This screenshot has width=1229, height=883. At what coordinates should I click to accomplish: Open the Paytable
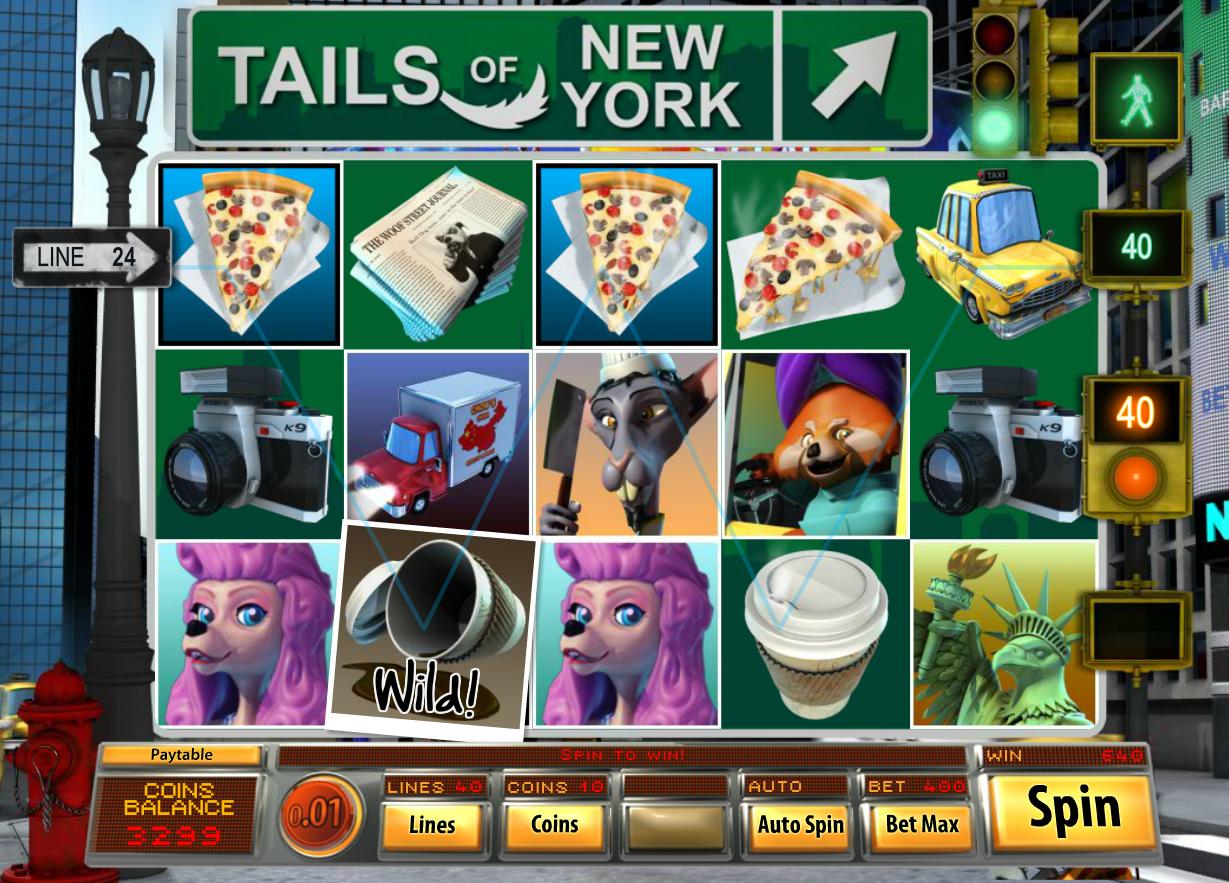coord(181,755)
